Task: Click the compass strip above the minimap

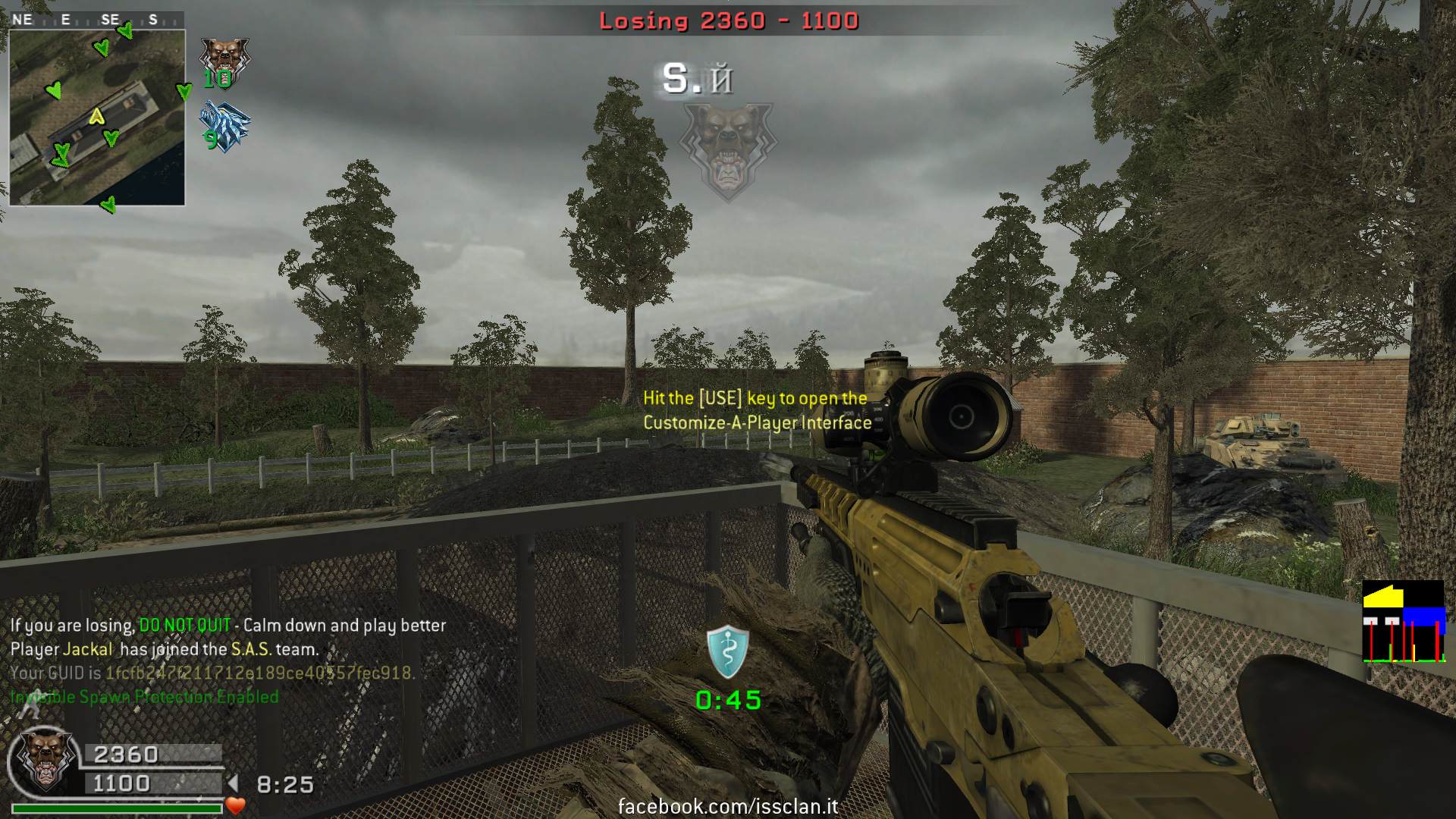Action: [x=97, y=20]
